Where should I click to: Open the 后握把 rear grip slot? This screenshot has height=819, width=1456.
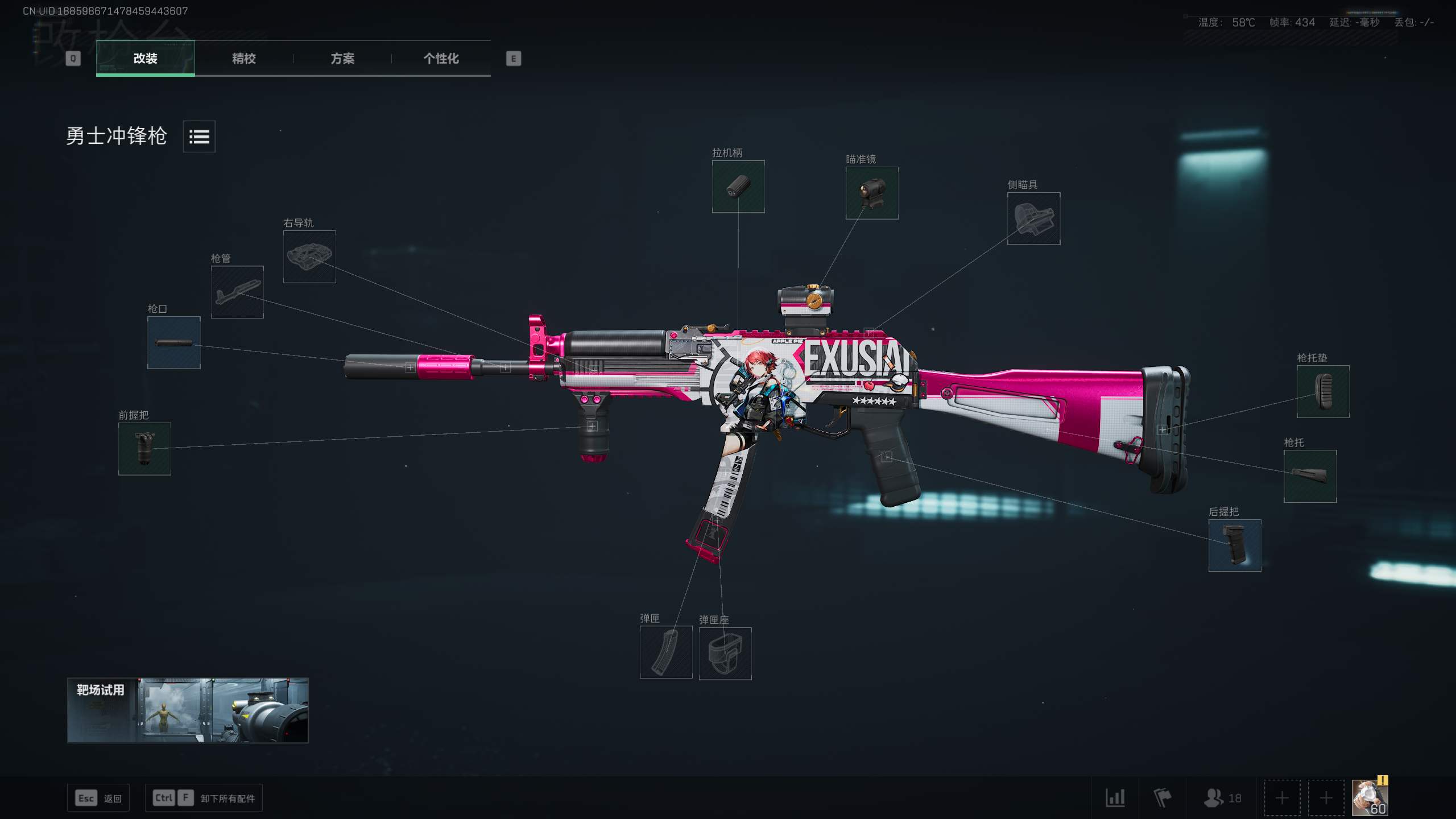coord(1234,545)
